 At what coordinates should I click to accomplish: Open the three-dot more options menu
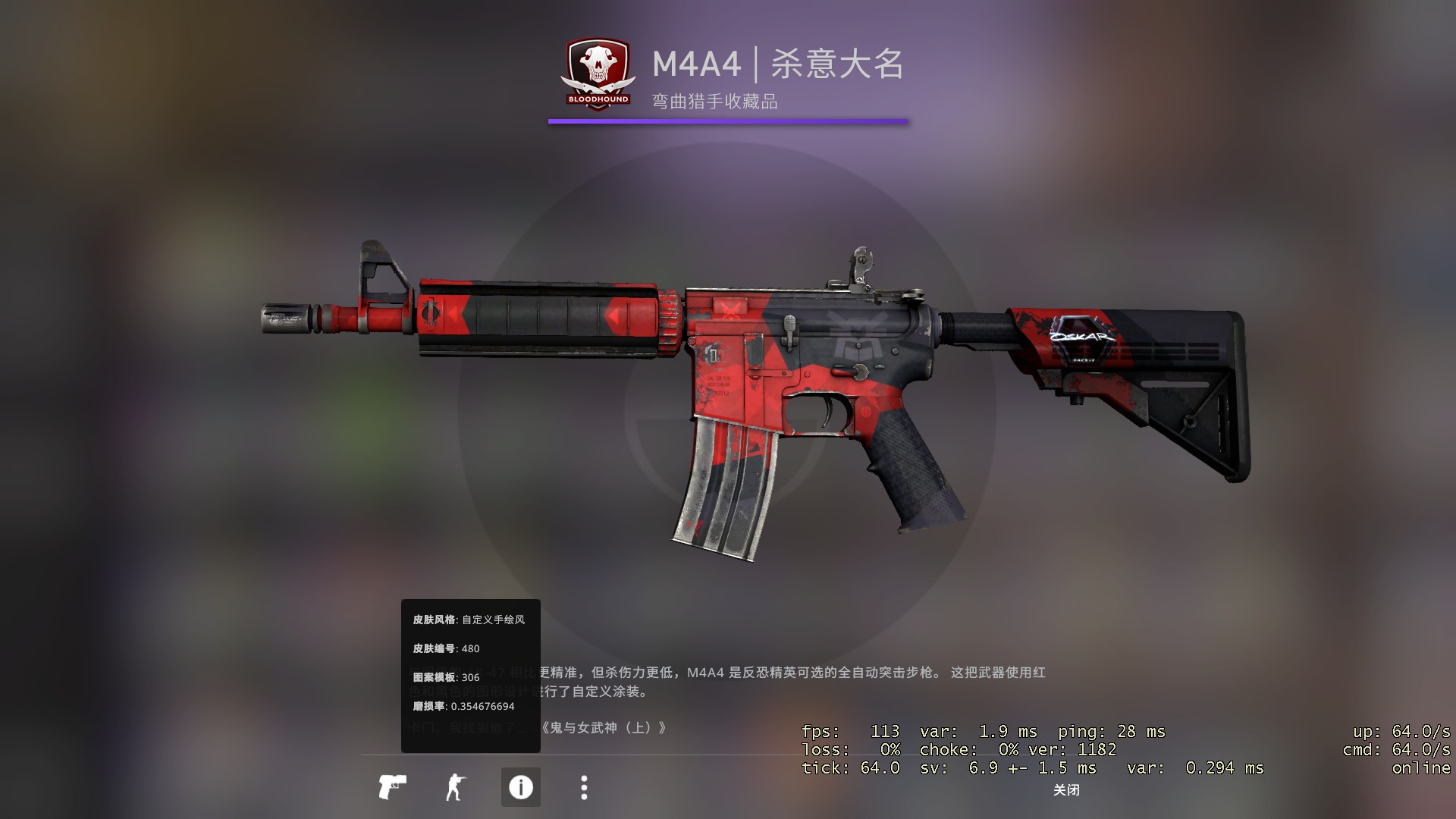(584, 787)
